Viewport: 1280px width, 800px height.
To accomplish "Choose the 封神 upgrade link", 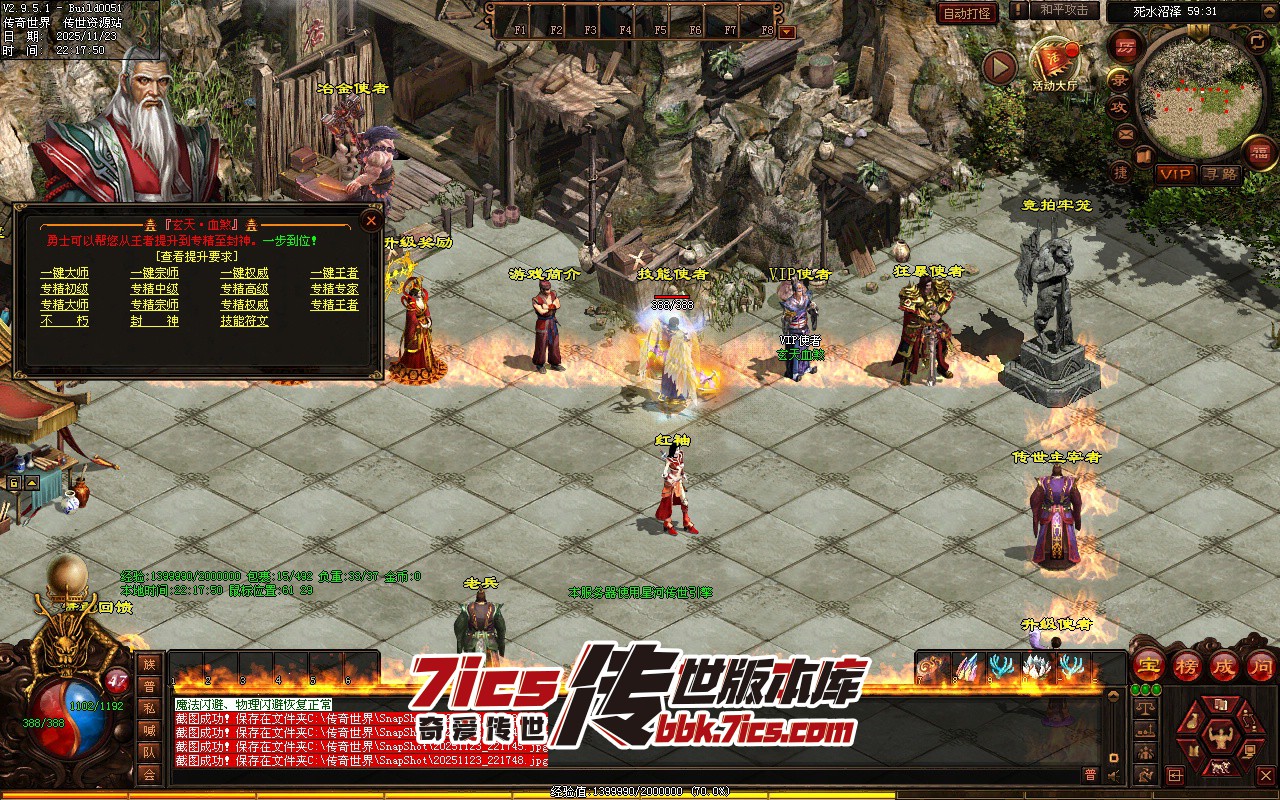I will click(x=154, y=321).
